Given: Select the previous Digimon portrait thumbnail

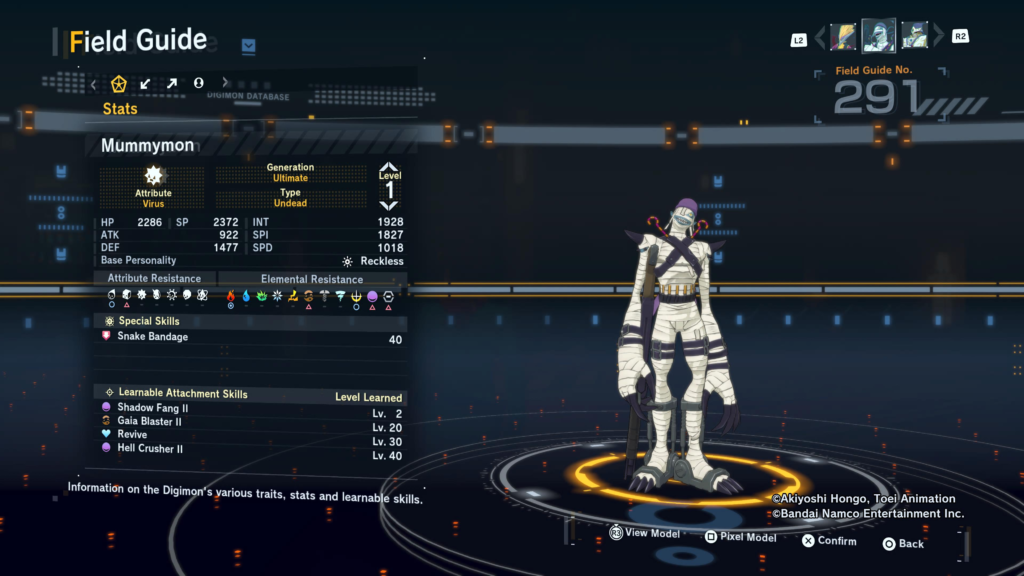Looking at the screenshot, I should [x=843, y=37].
